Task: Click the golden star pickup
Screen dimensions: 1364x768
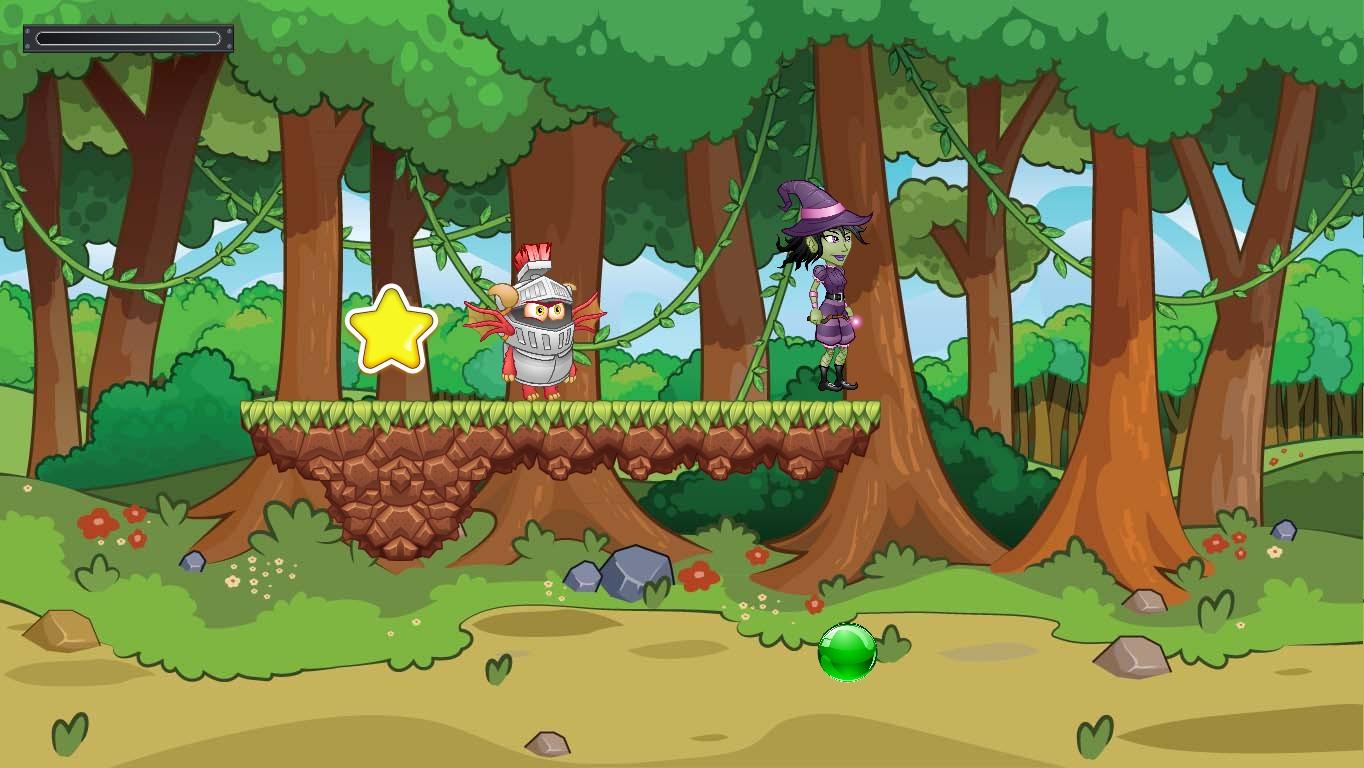Action: pyautogui.click(x=392, y=327)
